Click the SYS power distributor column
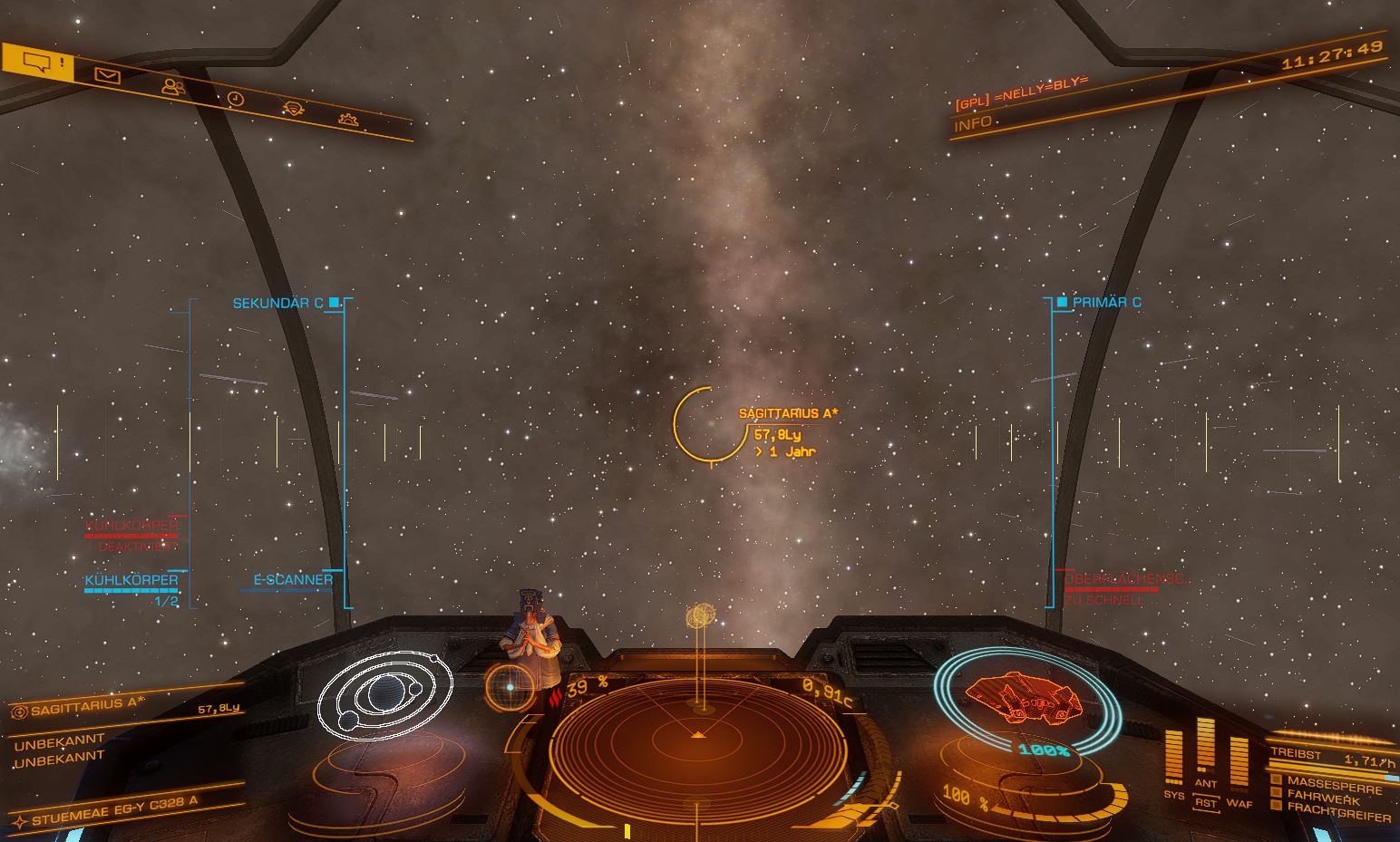This screenshot has width=1400, height=842. [x=1173, y=757]
